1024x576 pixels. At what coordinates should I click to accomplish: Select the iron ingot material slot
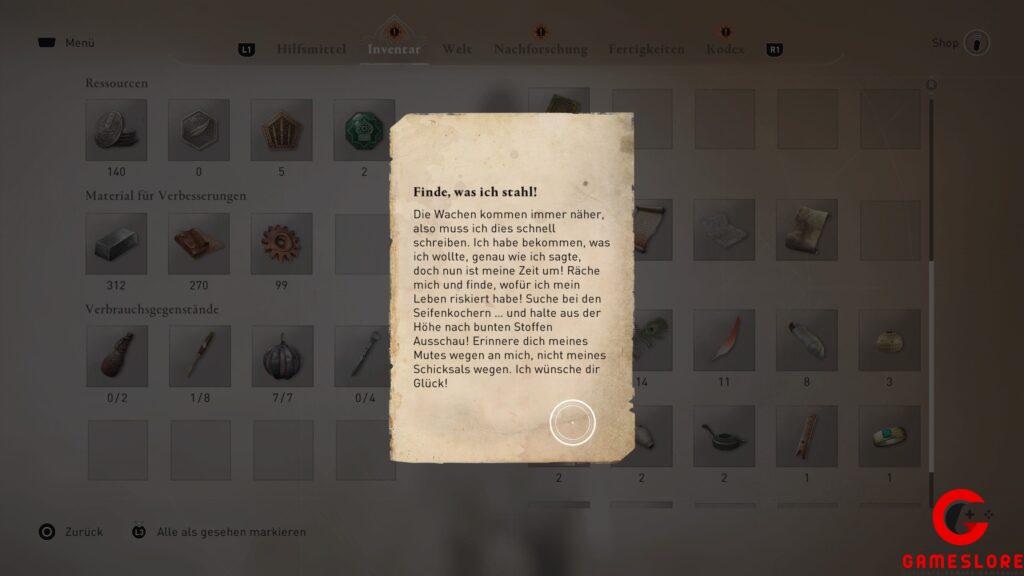coord(116,243)
